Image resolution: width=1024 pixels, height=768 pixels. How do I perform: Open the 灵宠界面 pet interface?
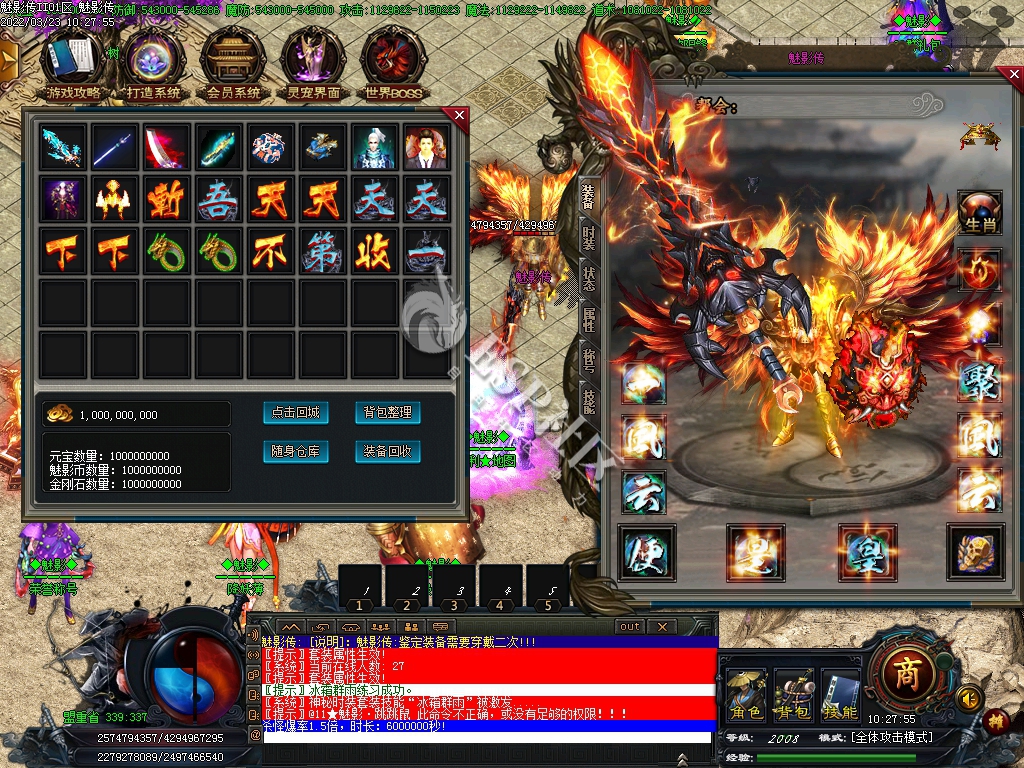[313, 62]
